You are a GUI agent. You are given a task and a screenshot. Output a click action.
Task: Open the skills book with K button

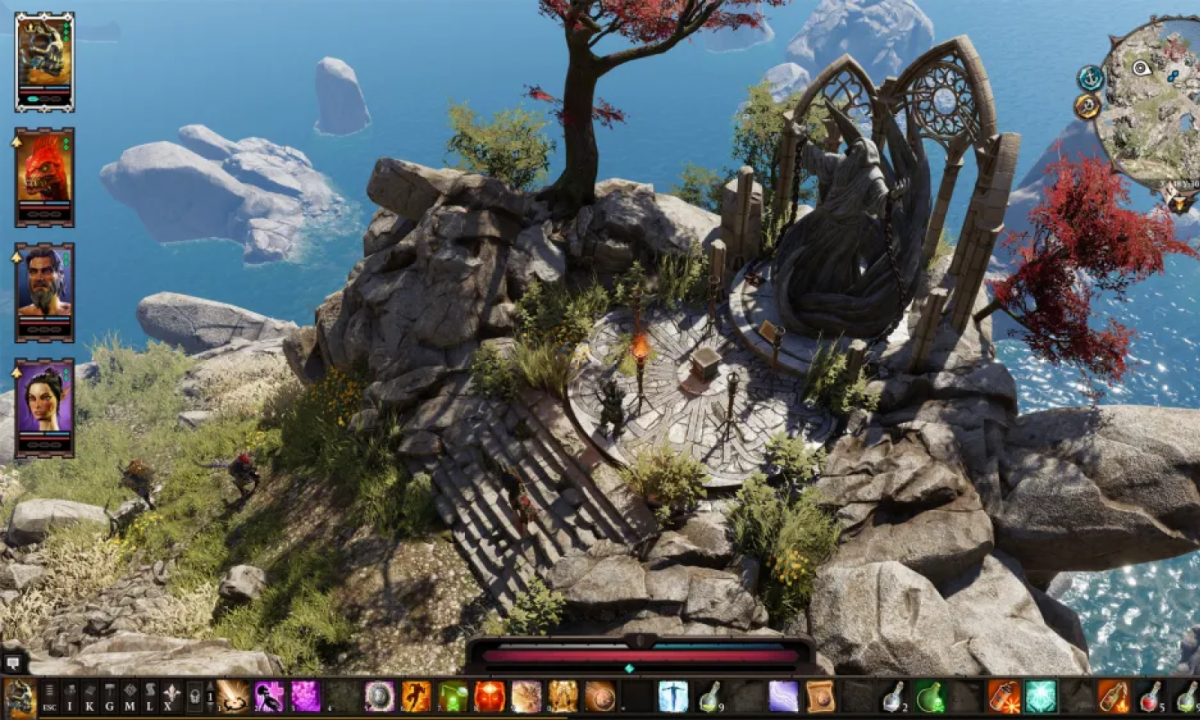(89, 696)
